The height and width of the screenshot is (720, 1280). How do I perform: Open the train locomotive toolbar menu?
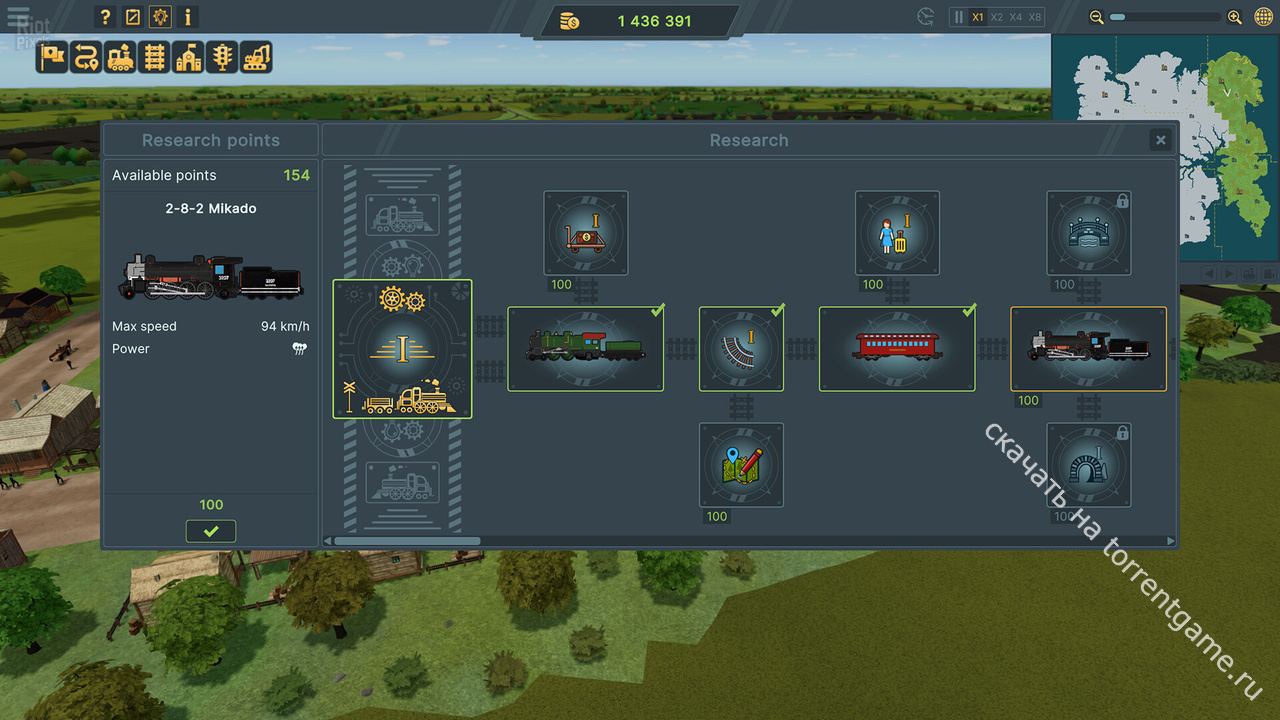click(x=120, y=57)
